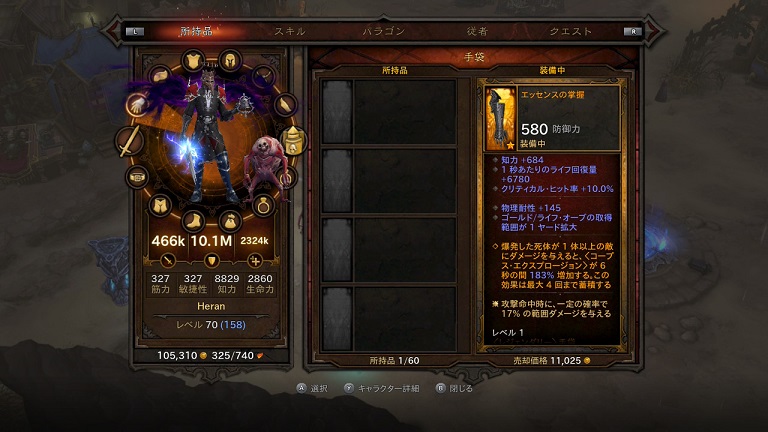Select the pouch slot icon
Screen dimensions: 768x432
pos(230,220)
